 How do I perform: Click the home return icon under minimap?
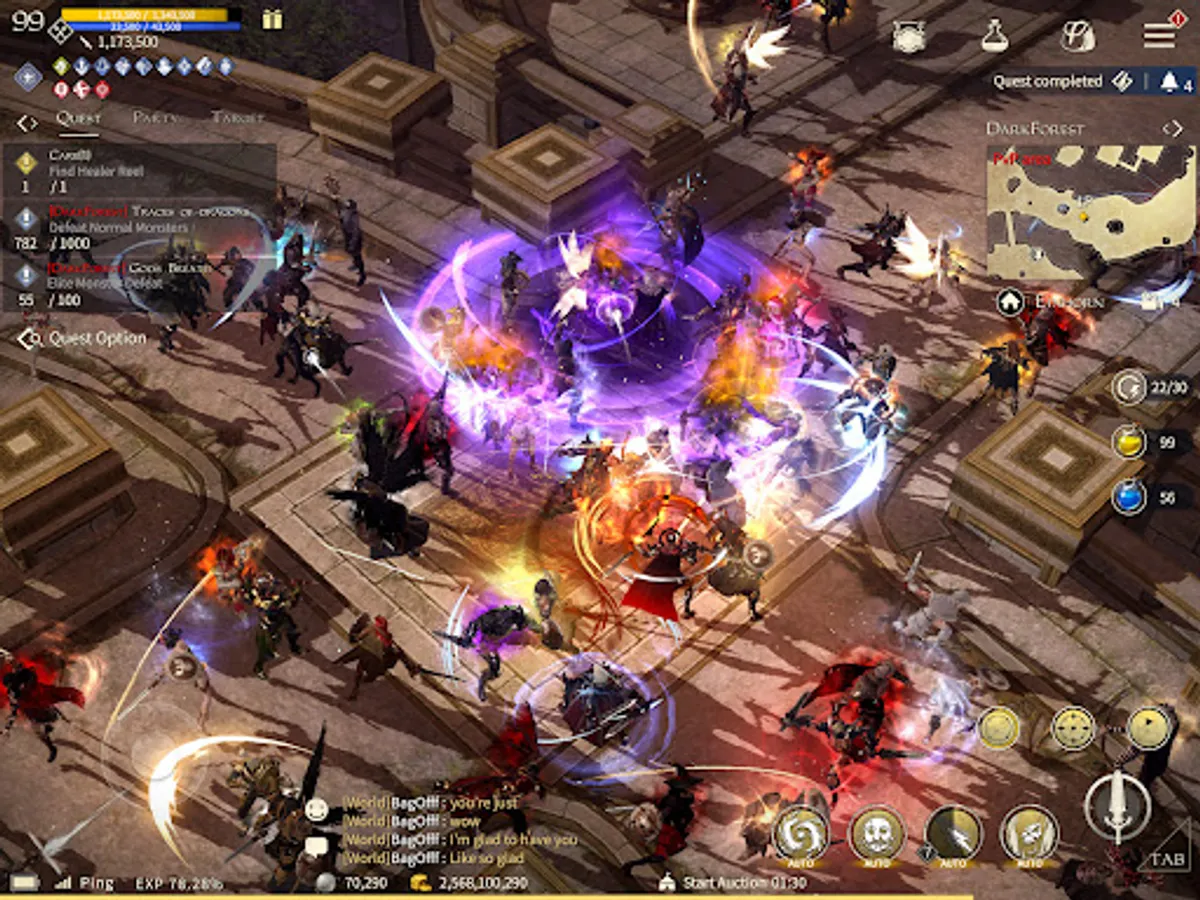pos(1009,301)
